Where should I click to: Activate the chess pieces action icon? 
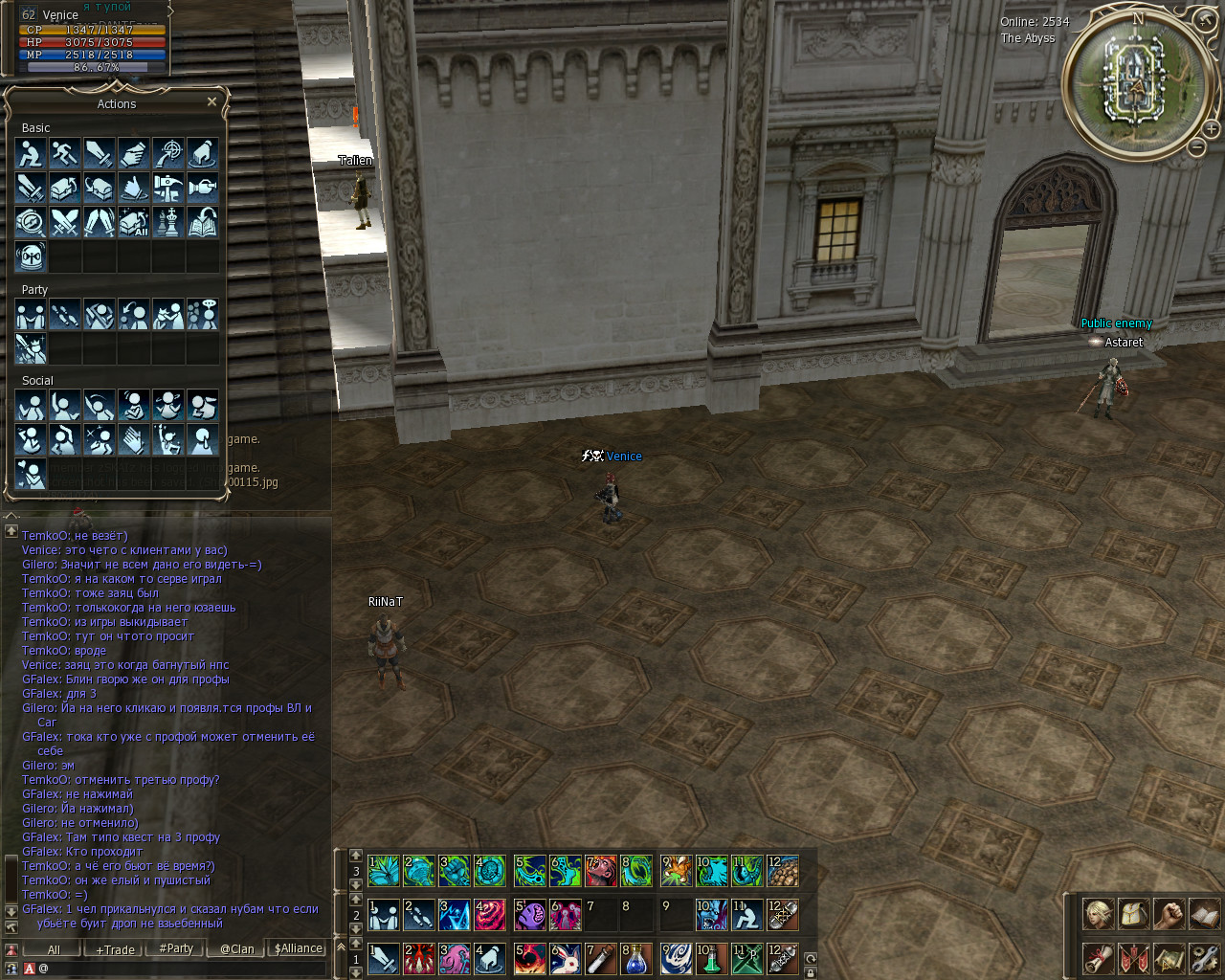point(167,222)
